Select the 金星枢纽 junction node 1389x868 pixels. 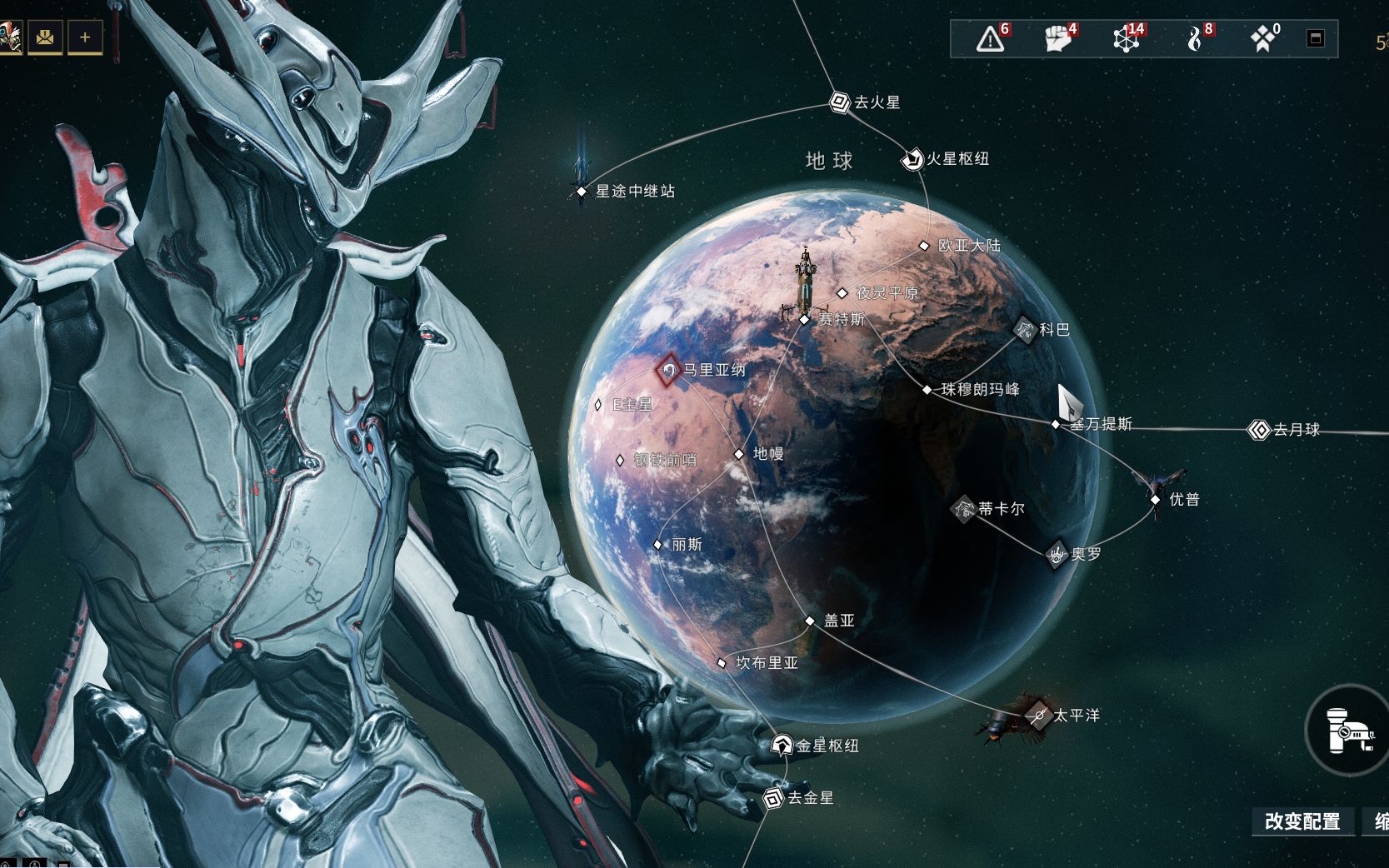pyautogui.click(x=782, y=746)
